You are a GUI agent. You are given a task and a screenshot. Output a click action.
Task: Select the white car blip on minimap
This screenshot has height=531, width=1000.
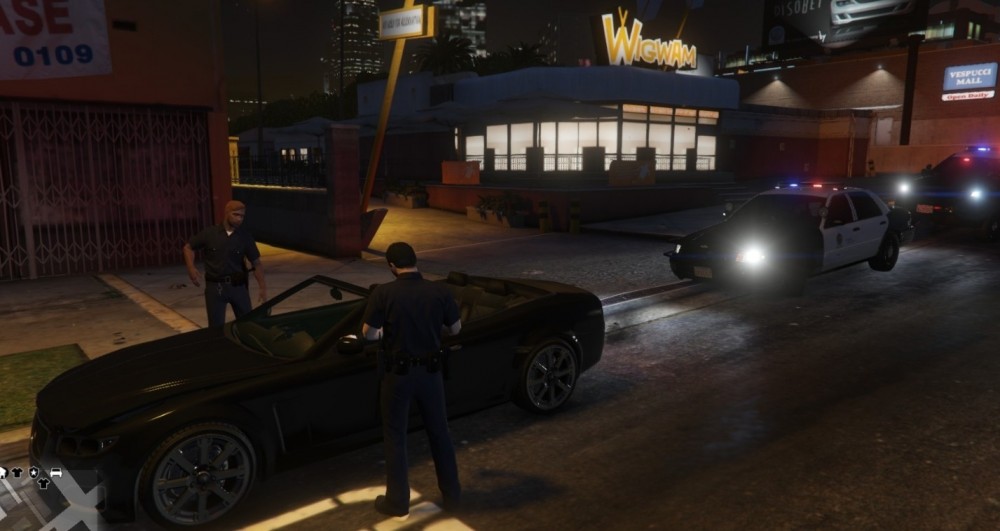pos(55,472)
